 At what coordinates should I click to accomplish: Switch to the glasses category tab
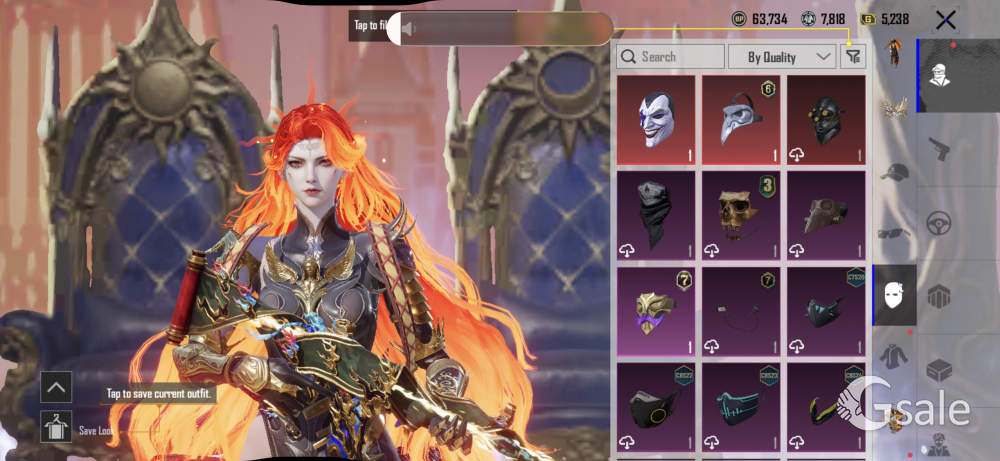coord(894,234)
